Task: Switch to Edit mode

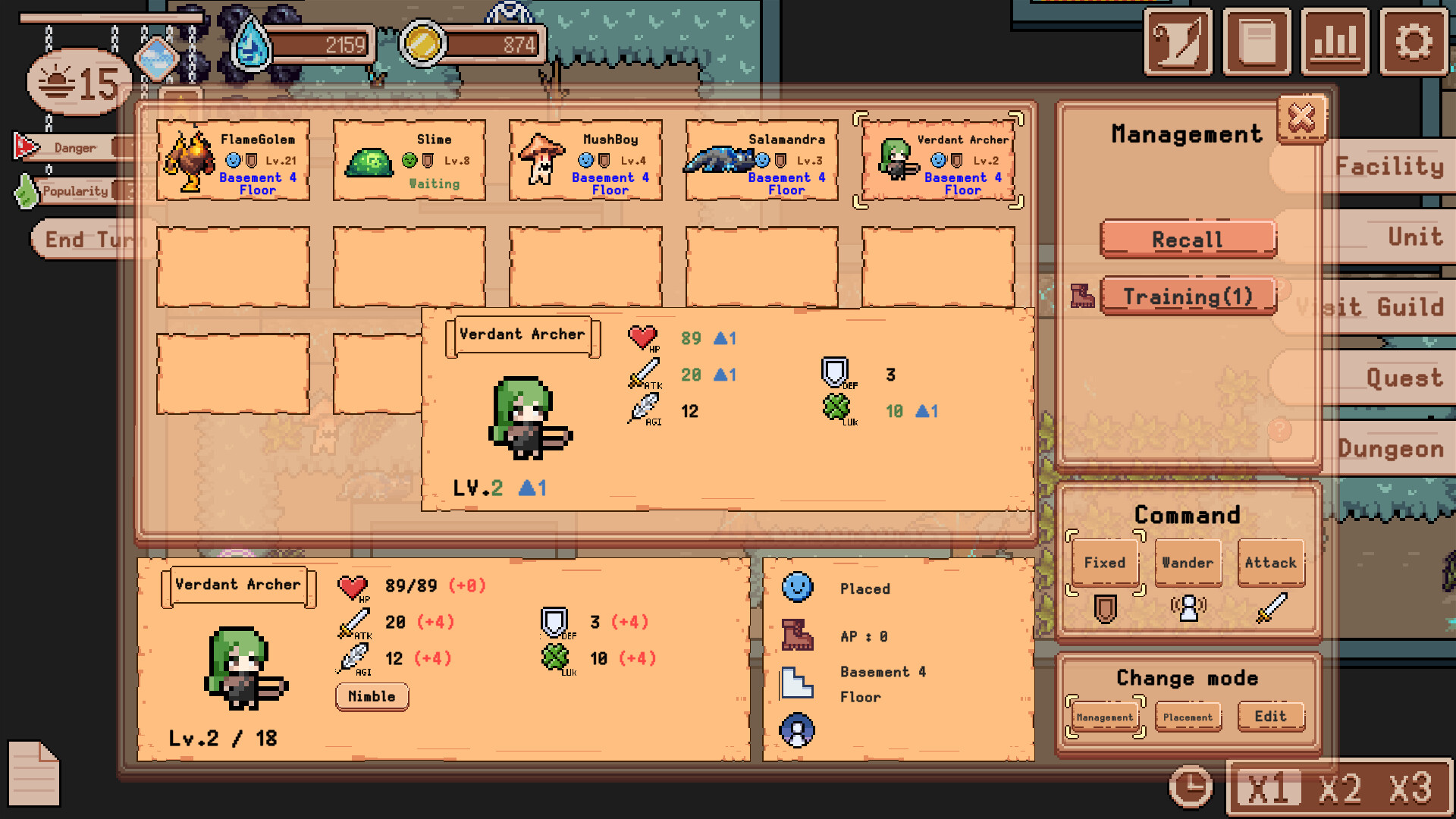Action: (1271, 716)
